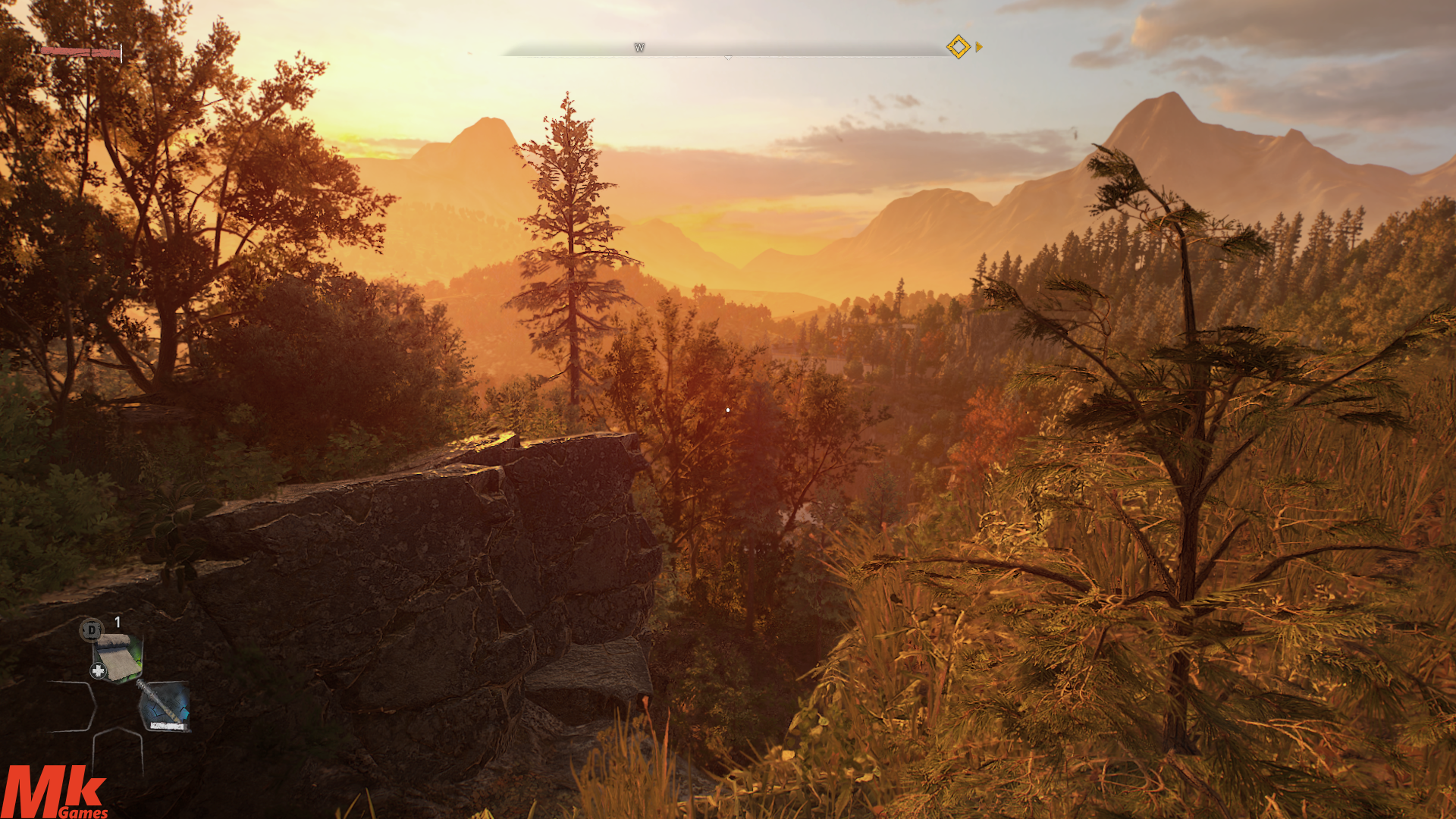Click the yellow diamond objective marker
Viewport: 1456px width, 819px height.
tap(958, 47)
